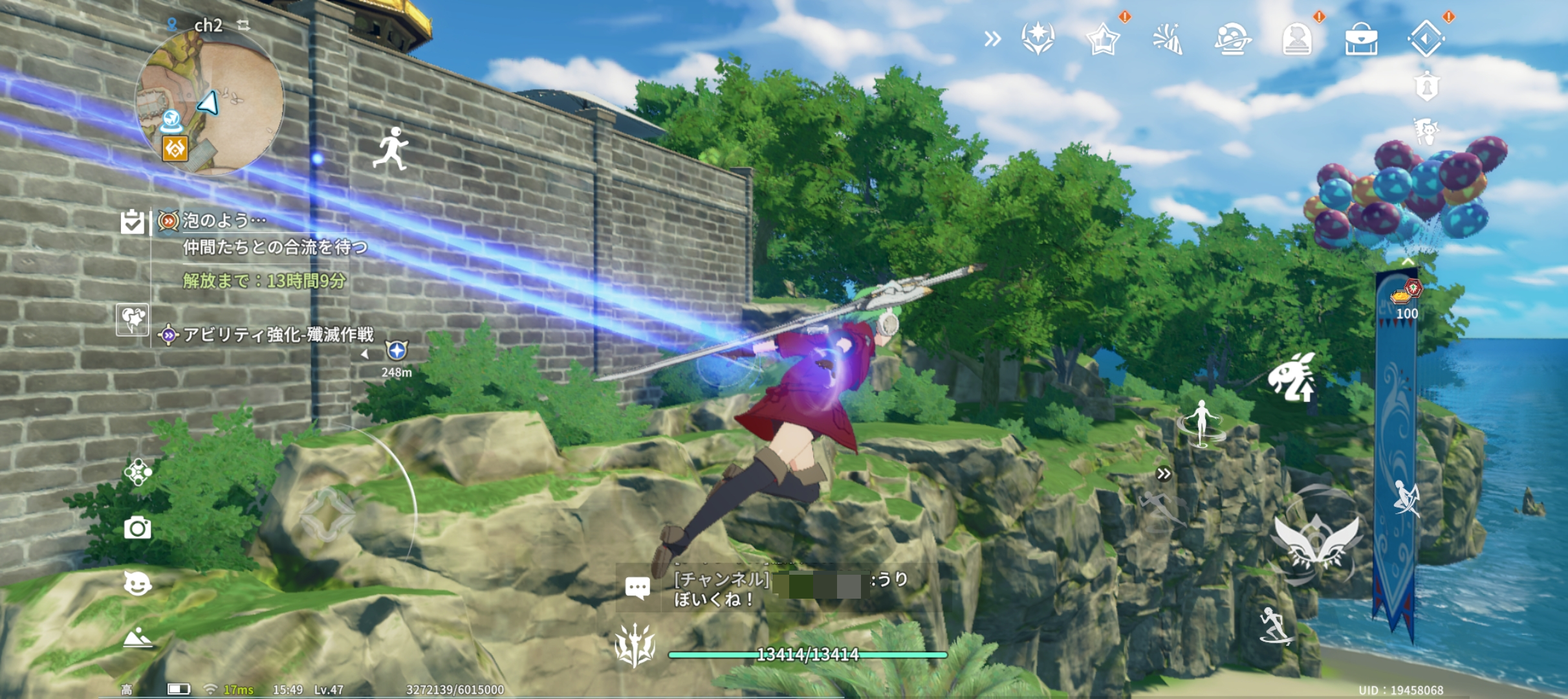Open the character profile bust icon

(x=1296, y=39)
